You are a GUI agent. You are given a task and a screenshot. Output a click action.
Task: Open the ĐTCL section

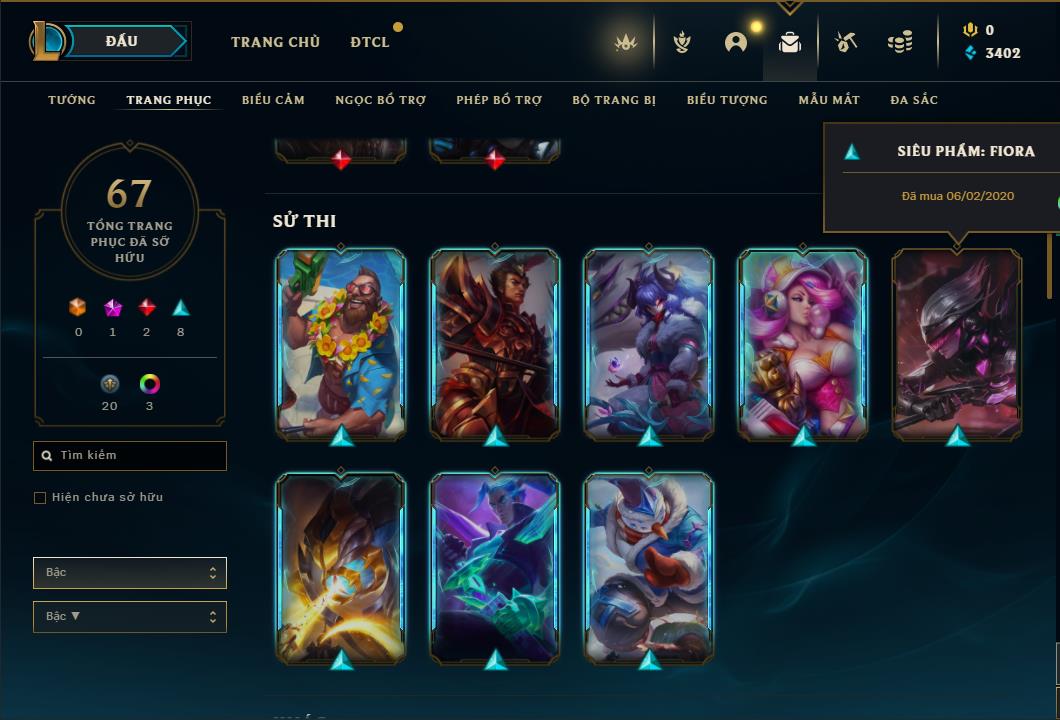click(369, 42)
